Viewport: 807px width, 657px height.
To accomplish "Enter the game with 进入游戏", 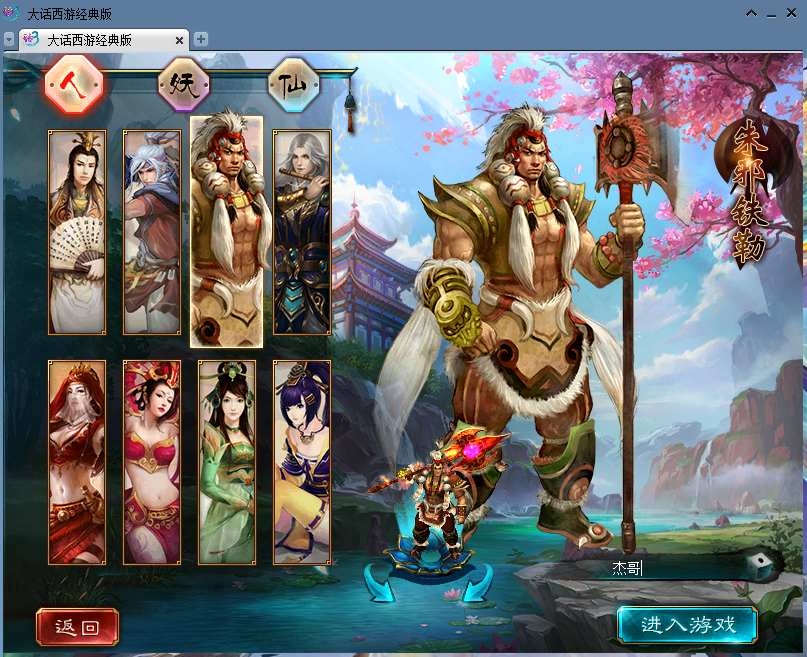I will point(686,625).
